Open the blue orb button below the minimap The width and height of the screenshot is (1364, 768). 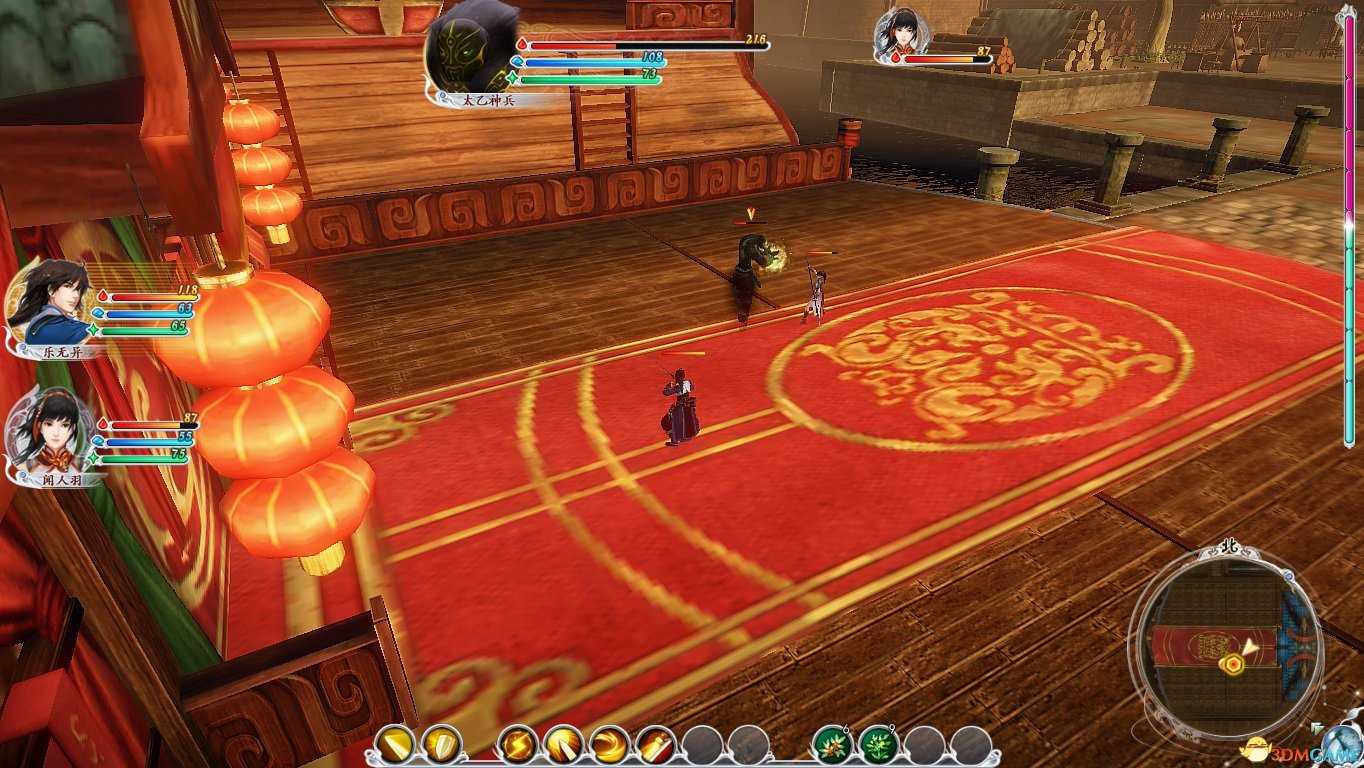(1340, 747)
